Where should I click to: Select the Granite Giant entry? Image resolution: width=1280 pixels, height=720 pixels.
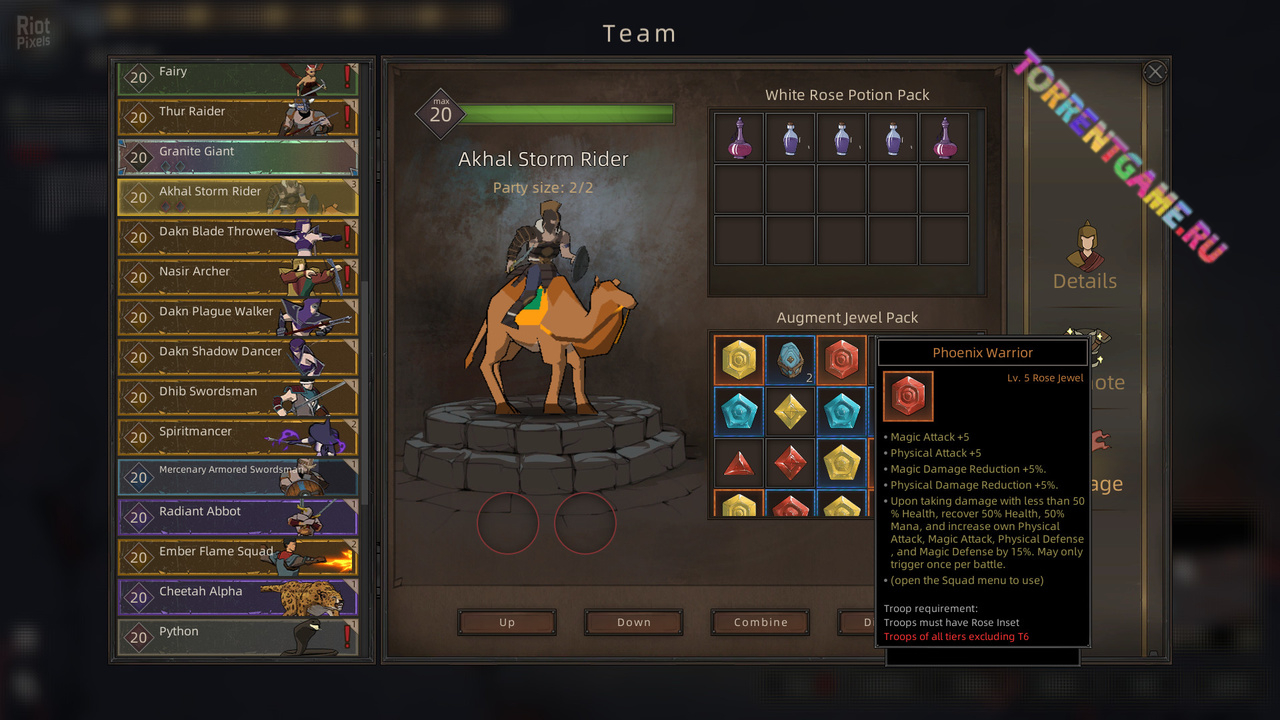pyautogui.click(x=237, y=157)
